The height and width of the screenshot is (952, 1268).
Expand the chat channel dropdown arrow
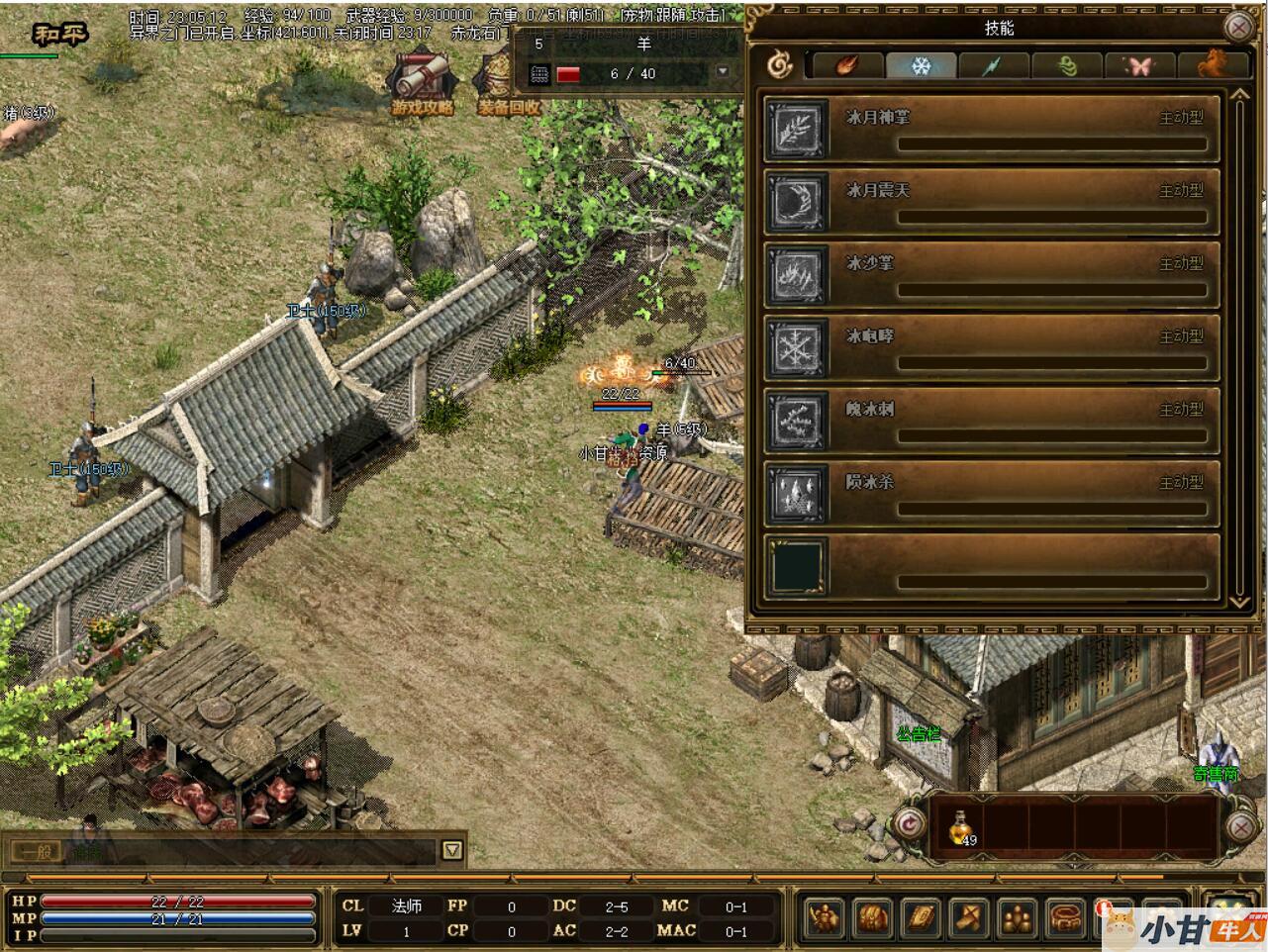tap(451, 850)
